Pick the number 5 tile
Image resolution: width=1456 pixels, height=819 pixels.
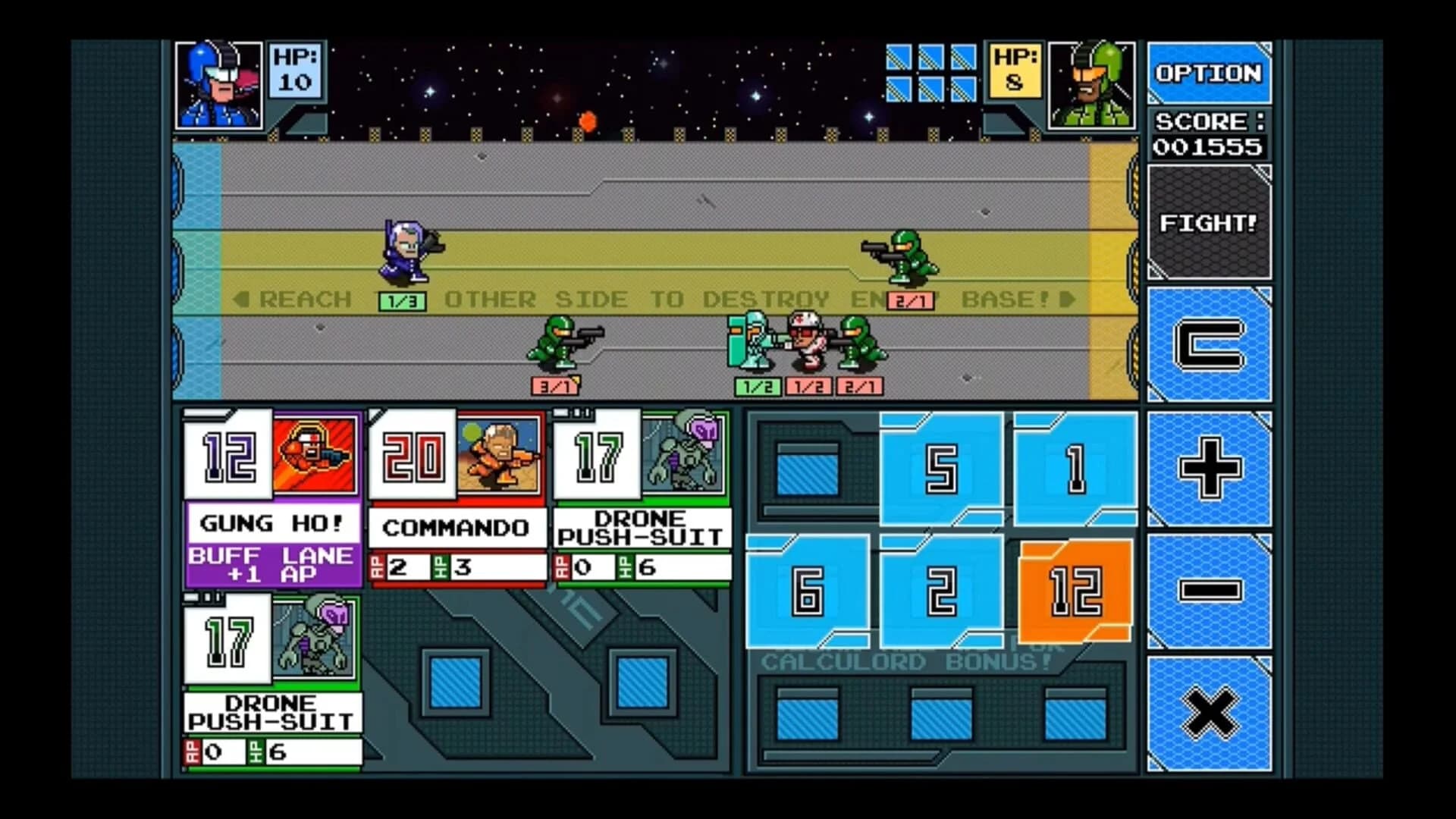pyautogui.click(x=940, y=469)
